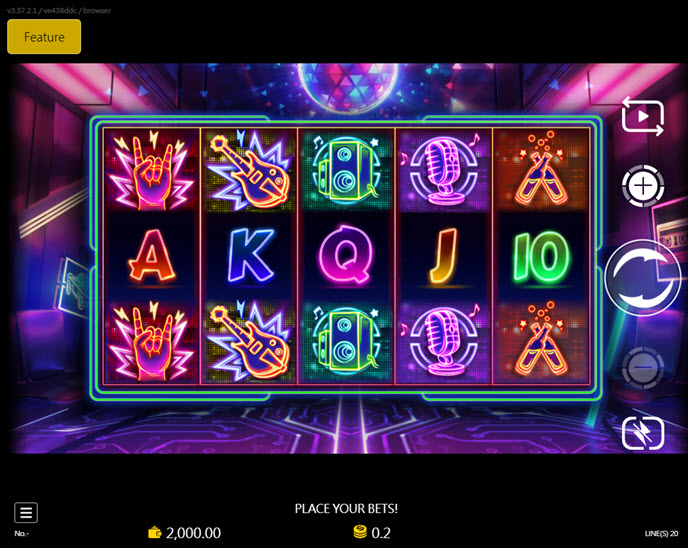This screenshot has height=548, width=688.
Task: Toggle the turbo lightning spin mode
Action: (x=642, y=433)
